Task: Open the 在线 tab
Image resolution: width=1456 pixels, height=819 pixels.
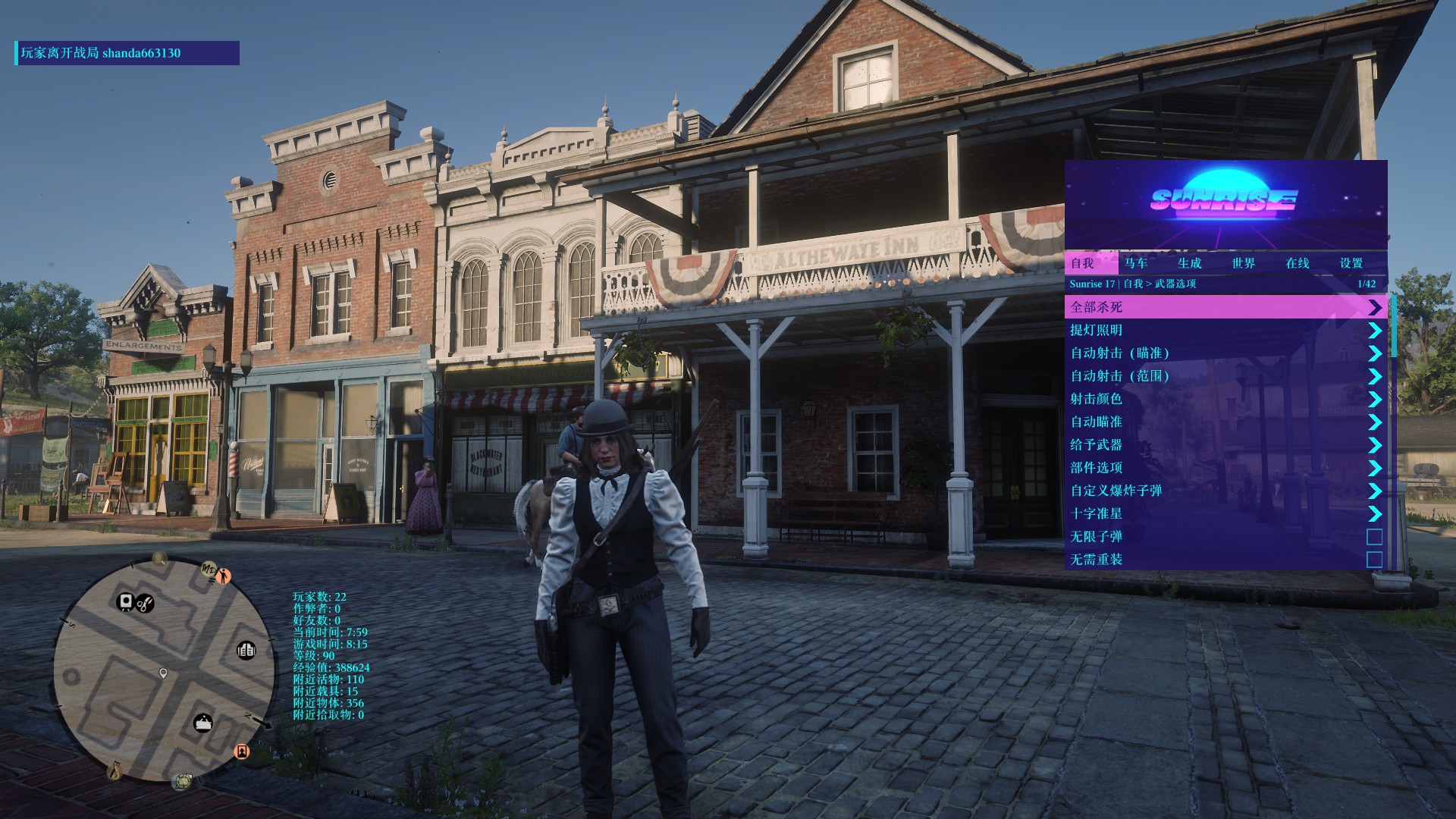Action: (x=1298, y=263)
